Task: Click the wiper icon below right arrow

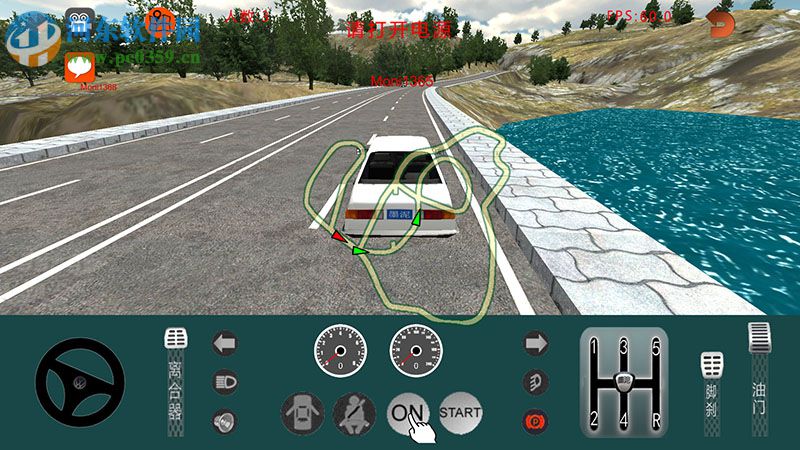Action: pos(537,381)
